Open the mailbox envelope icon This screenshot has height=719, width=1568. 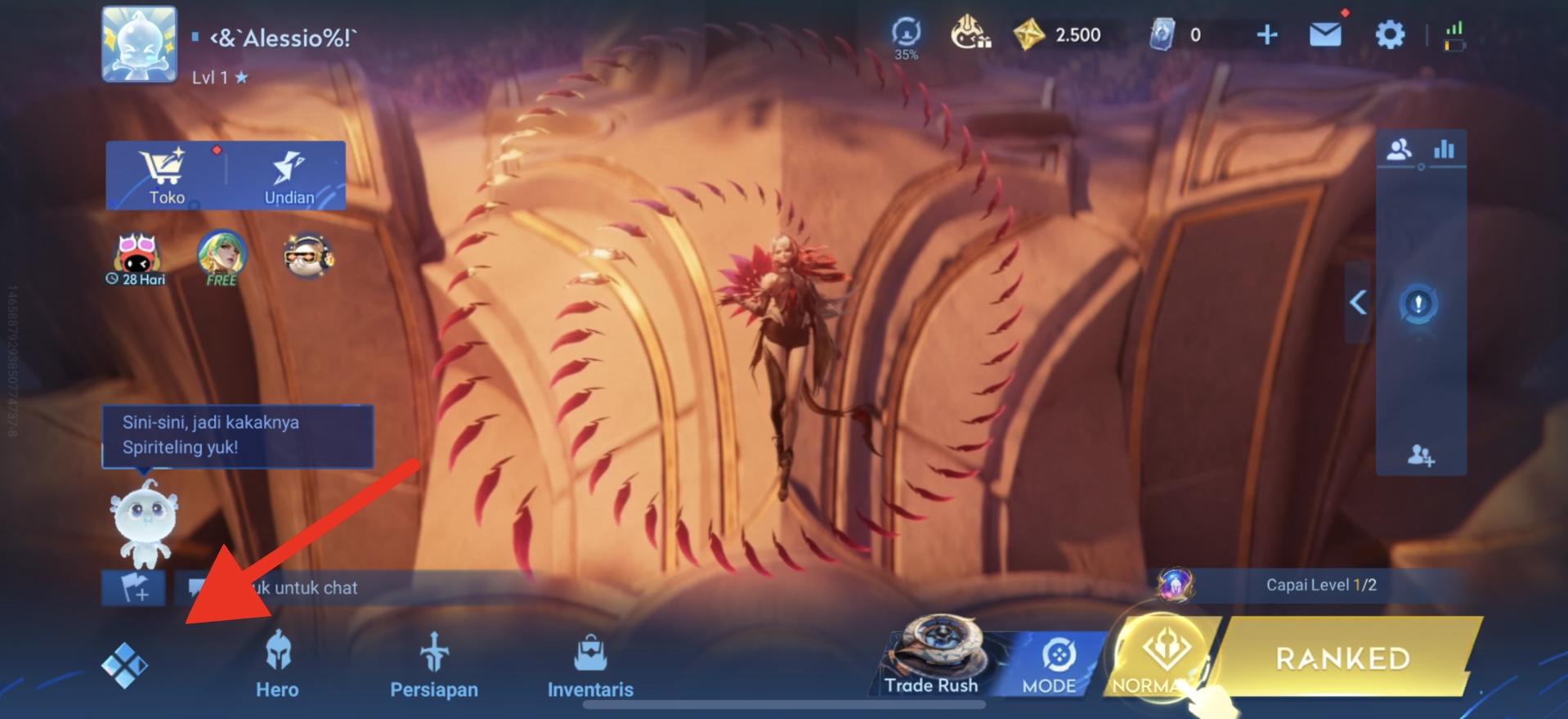[1324, 34]
